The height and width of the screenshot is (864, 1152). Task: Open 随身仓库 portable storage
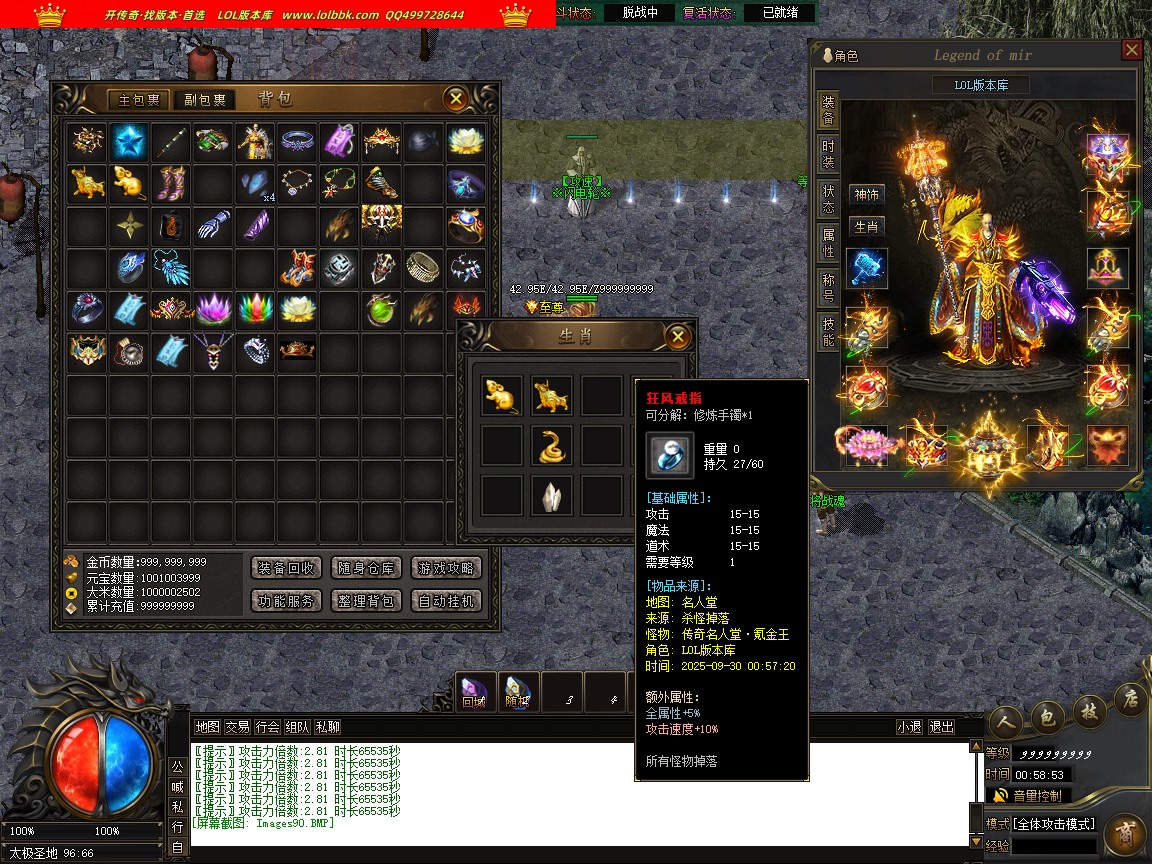coord(366,568)
